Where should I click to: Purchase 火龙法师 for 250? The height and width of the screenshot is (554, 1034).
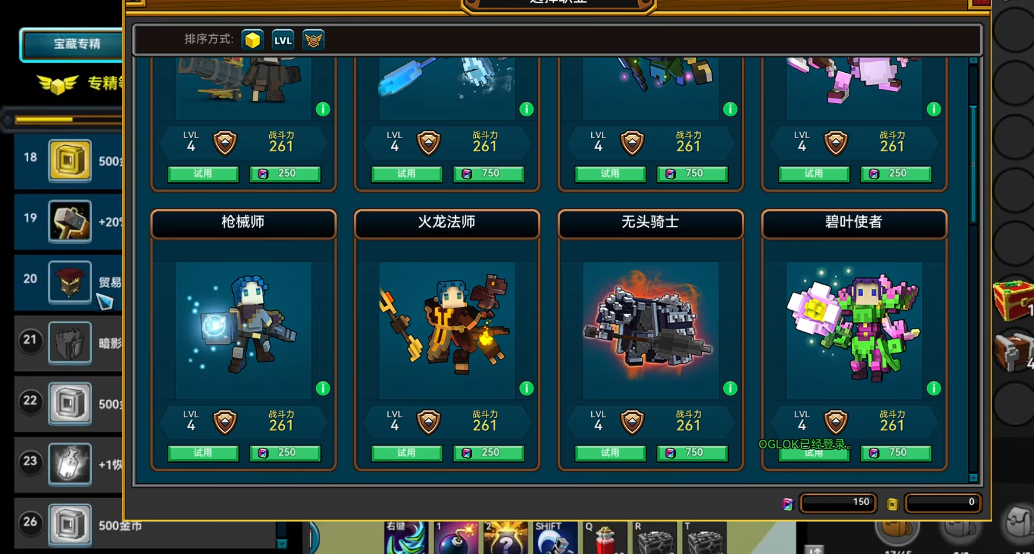[x=489, y=453]
